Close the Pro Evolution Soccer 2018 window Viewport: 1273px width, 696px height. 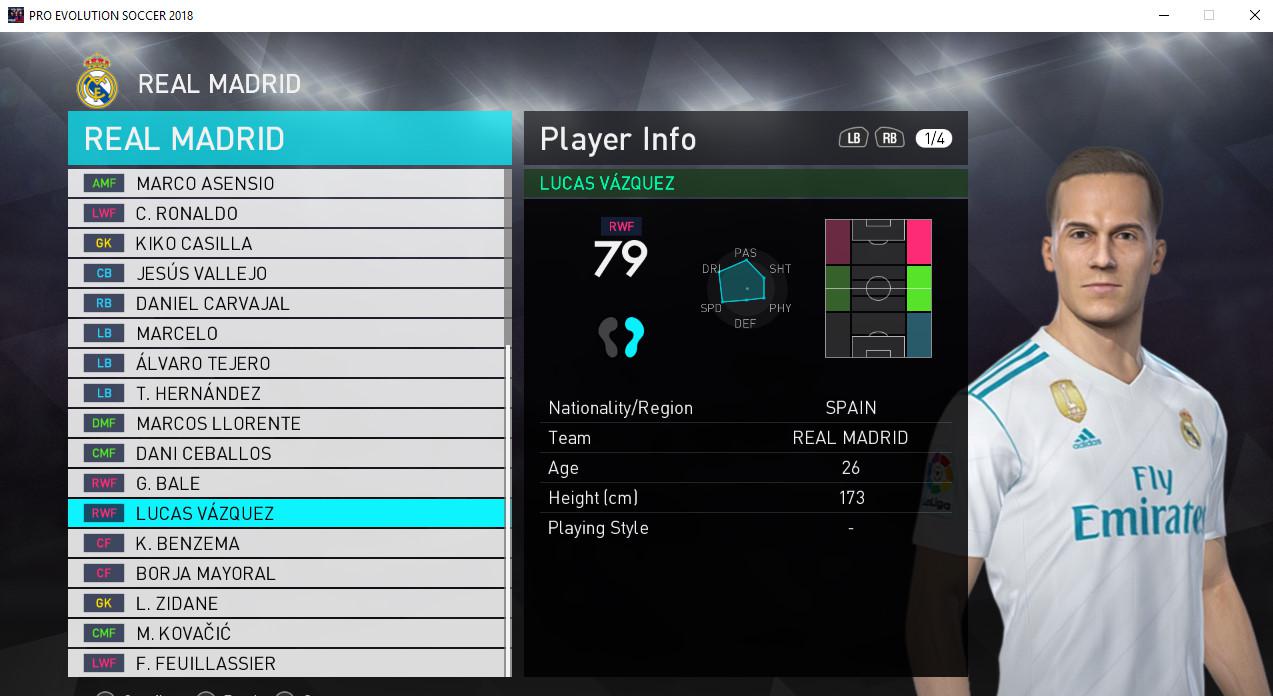(1255, 15)
